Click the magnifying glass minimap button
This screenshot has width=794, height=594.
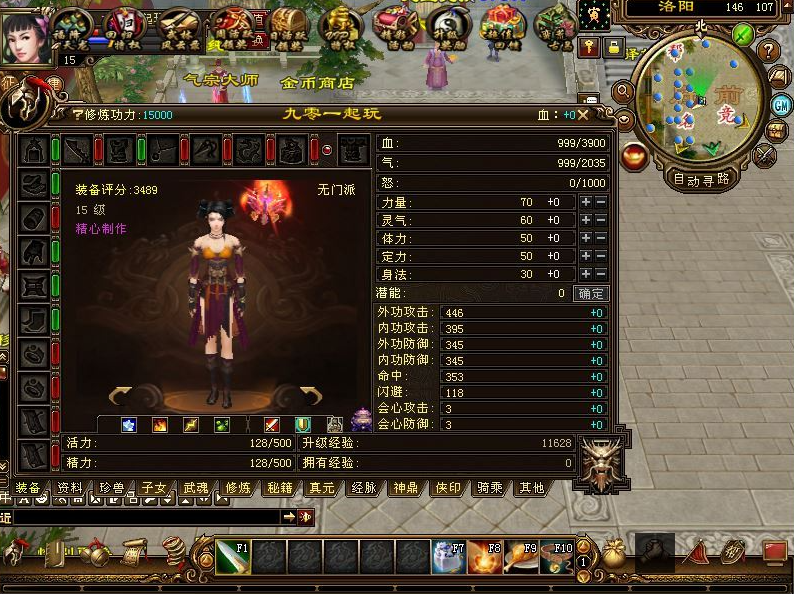click(622, 92)
